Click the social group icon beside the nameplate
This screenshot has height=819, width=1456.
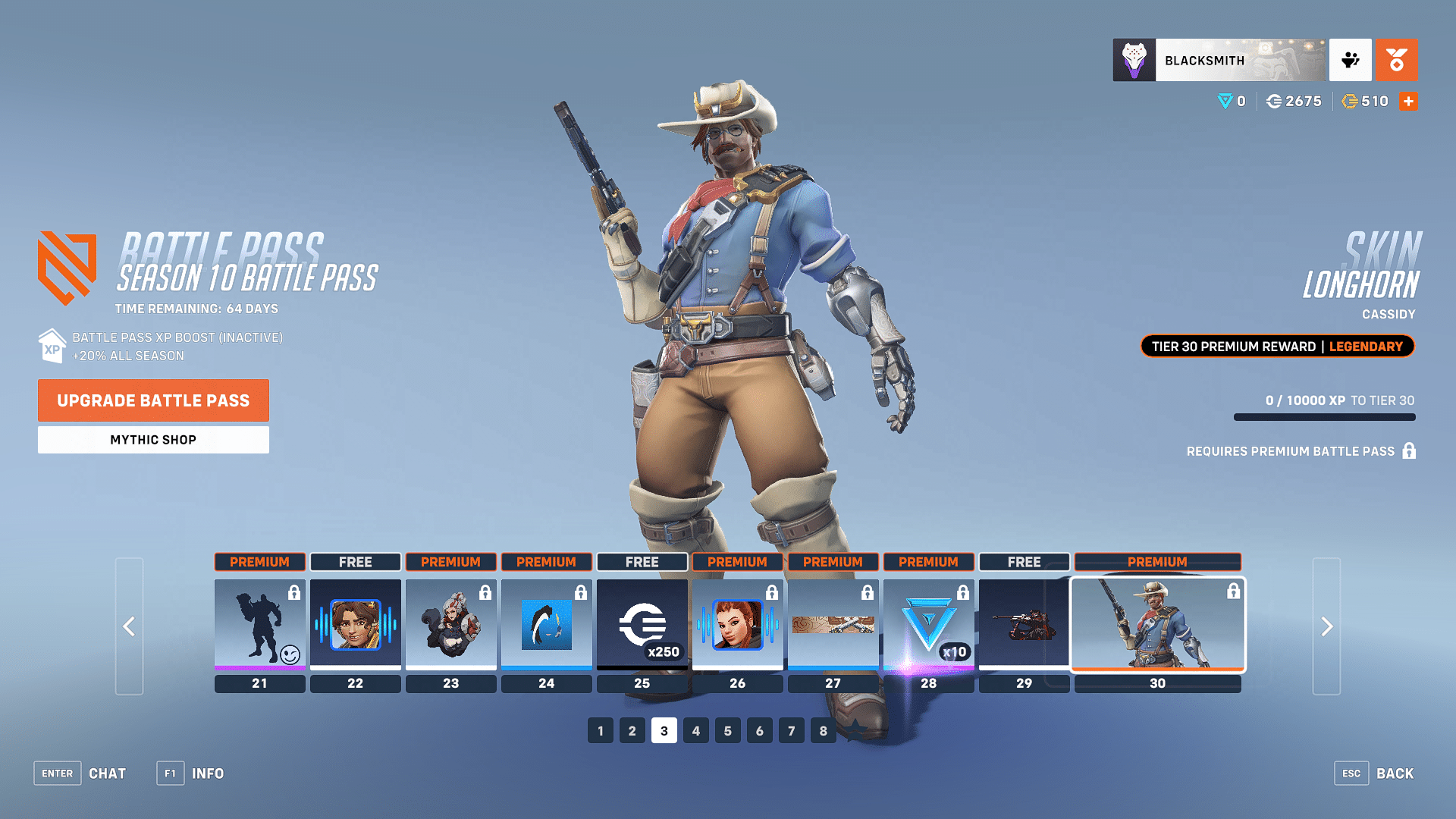coord(1351,60)
